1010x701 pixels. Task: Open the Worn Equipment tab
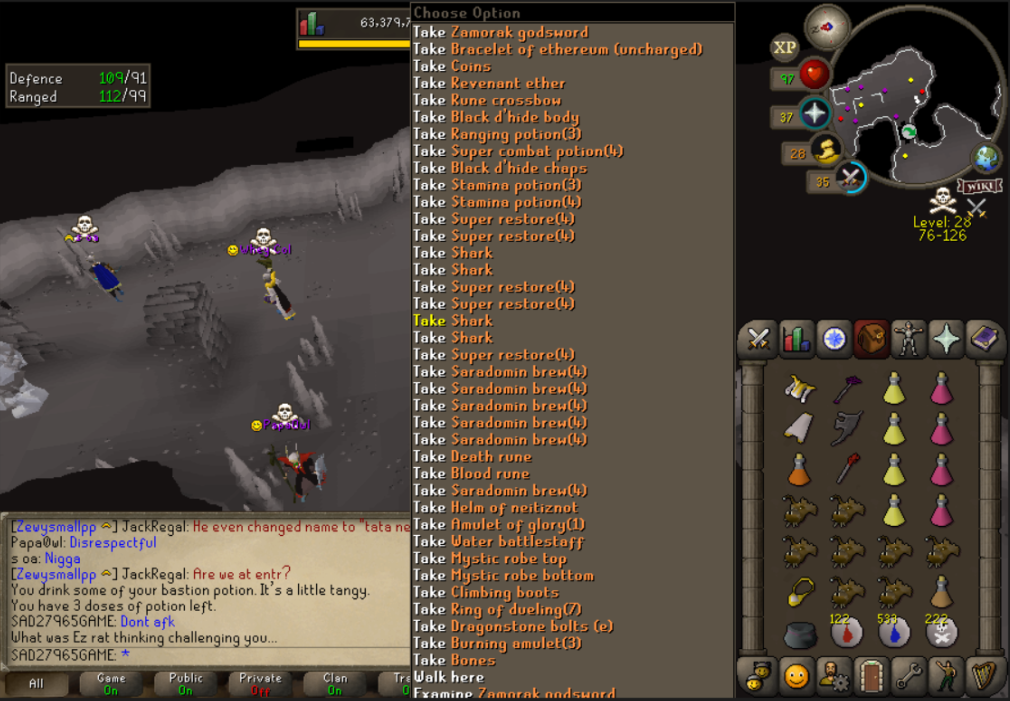click(908, 339)
